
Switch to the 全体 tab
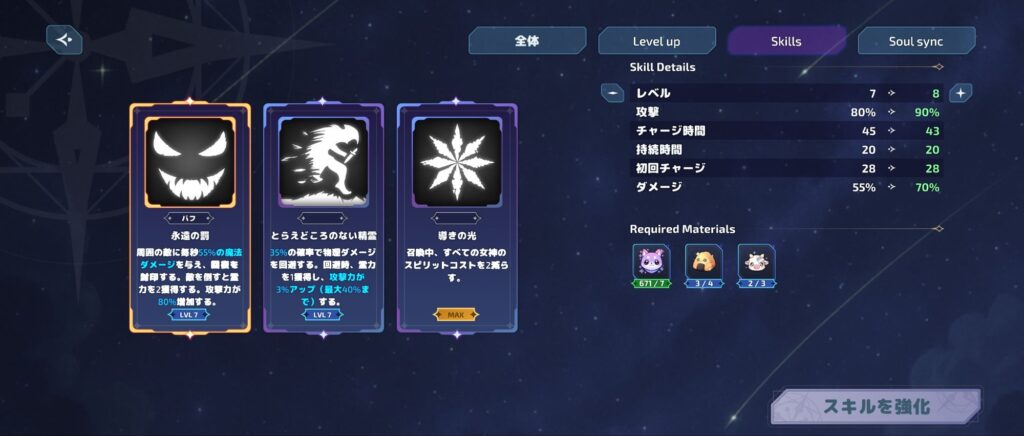(527, 41)
